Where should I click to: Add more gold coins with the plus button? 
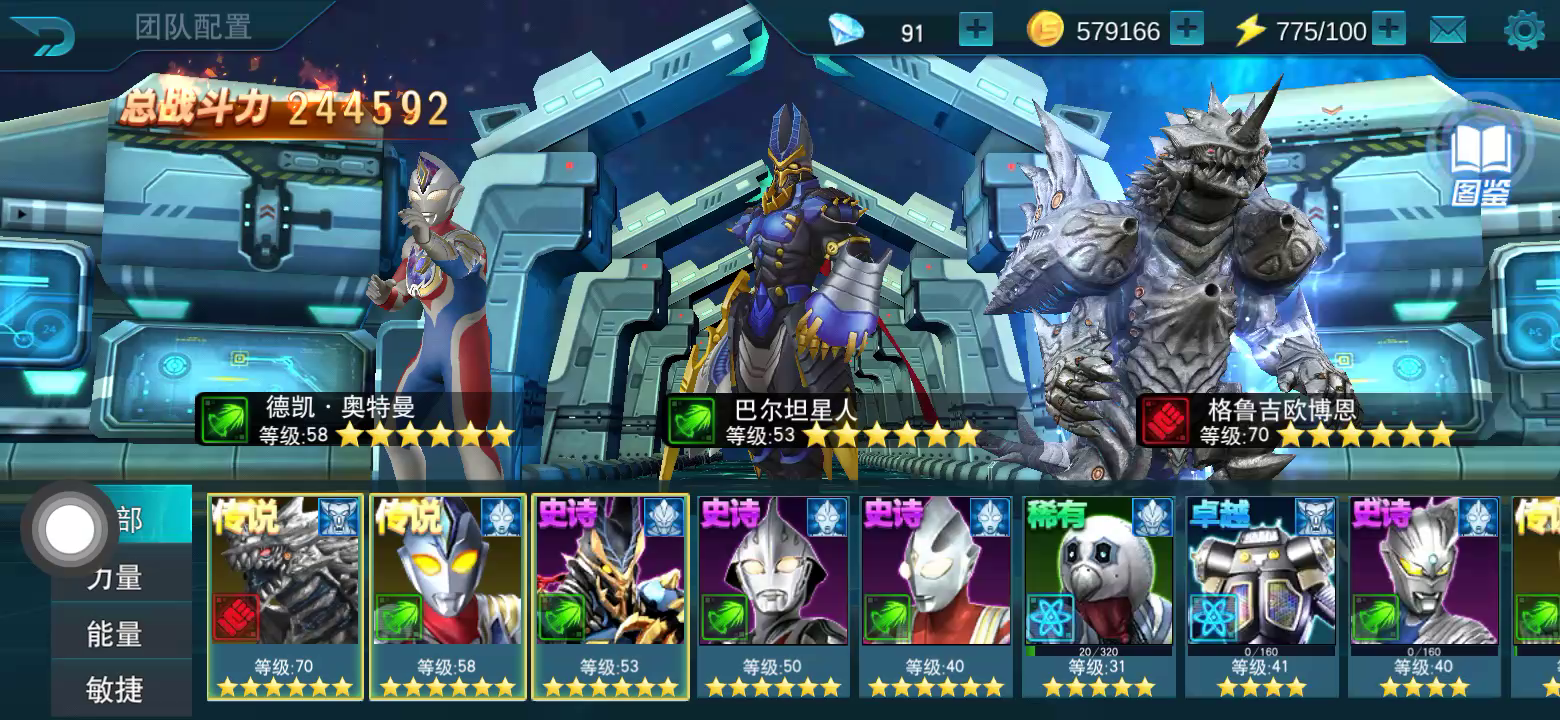click(x=1186, y=30)
